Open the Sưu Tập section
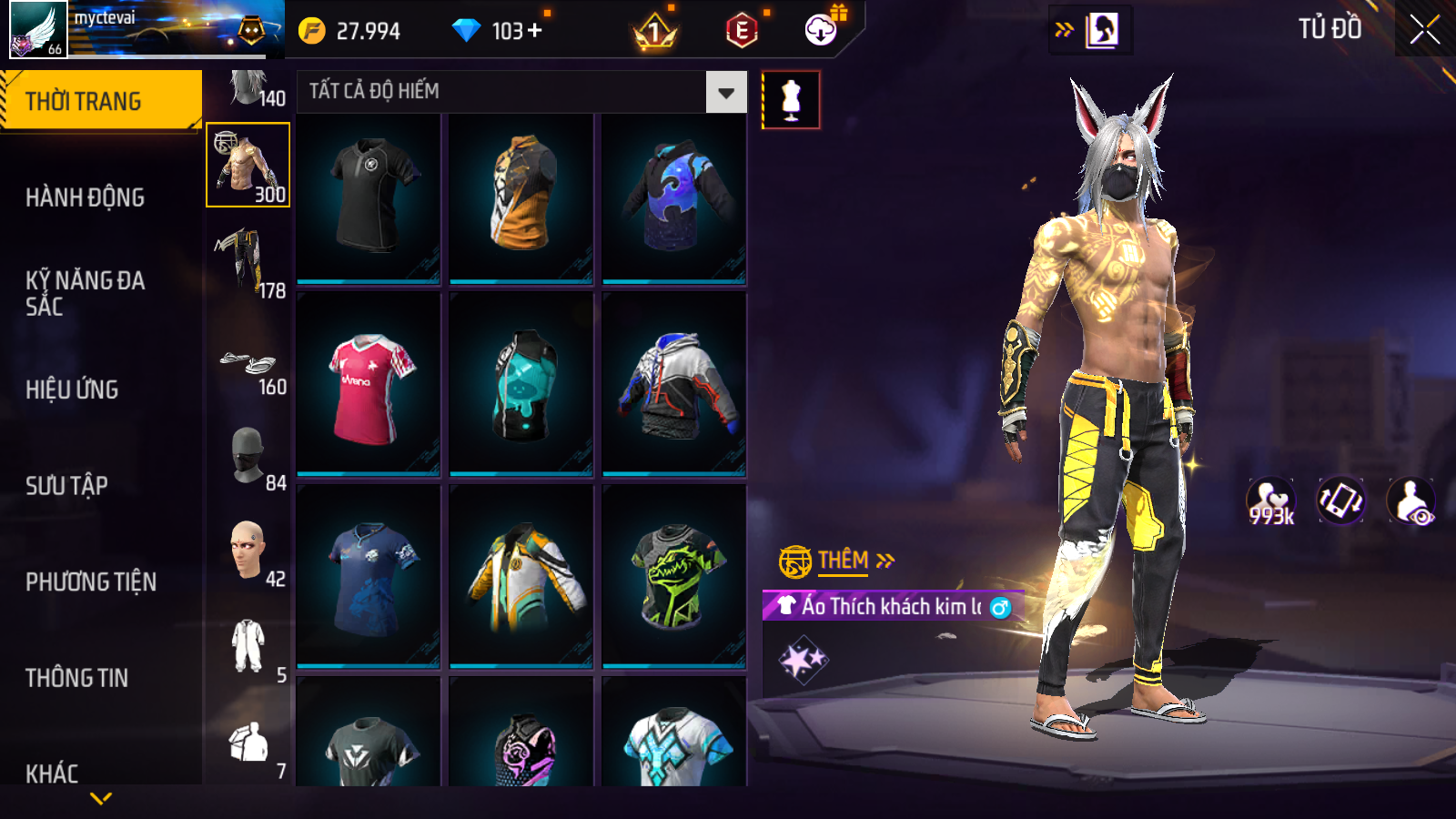The height and width of the screenshot is (819, 1456). click(66, 486)
